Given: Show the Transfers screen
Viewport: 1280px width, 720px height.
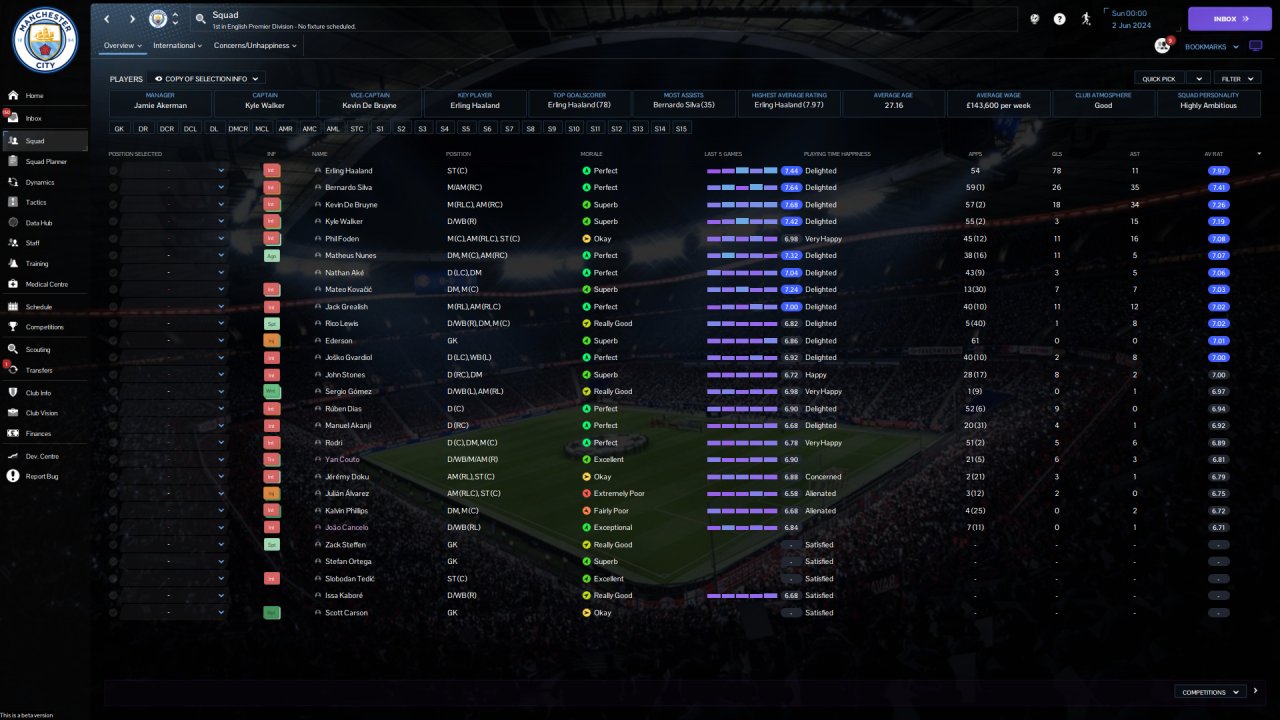Looking at the screenshot, I should coord(39,370).
